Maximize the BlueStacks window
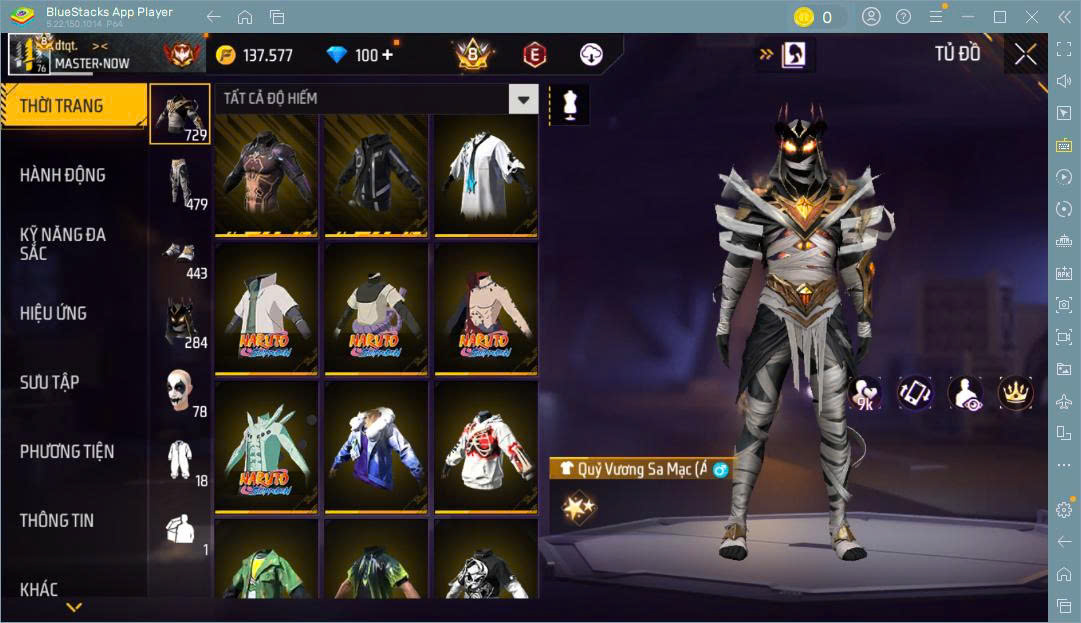The width and height of the screenshot is (1081, 623). coord(999,17)
